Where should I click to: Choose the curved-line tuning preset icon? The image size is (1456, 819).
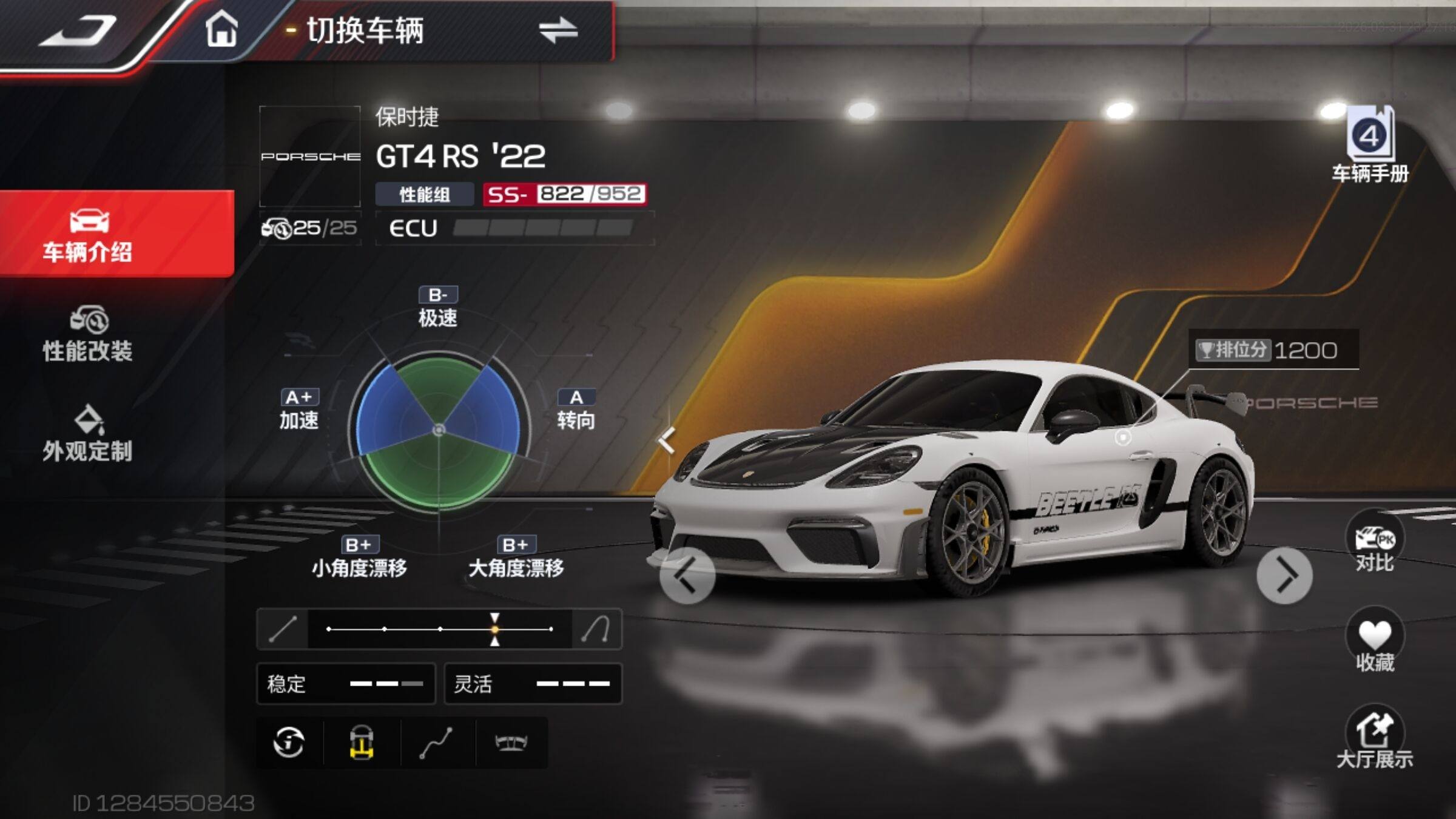click(x=596, y=629)
